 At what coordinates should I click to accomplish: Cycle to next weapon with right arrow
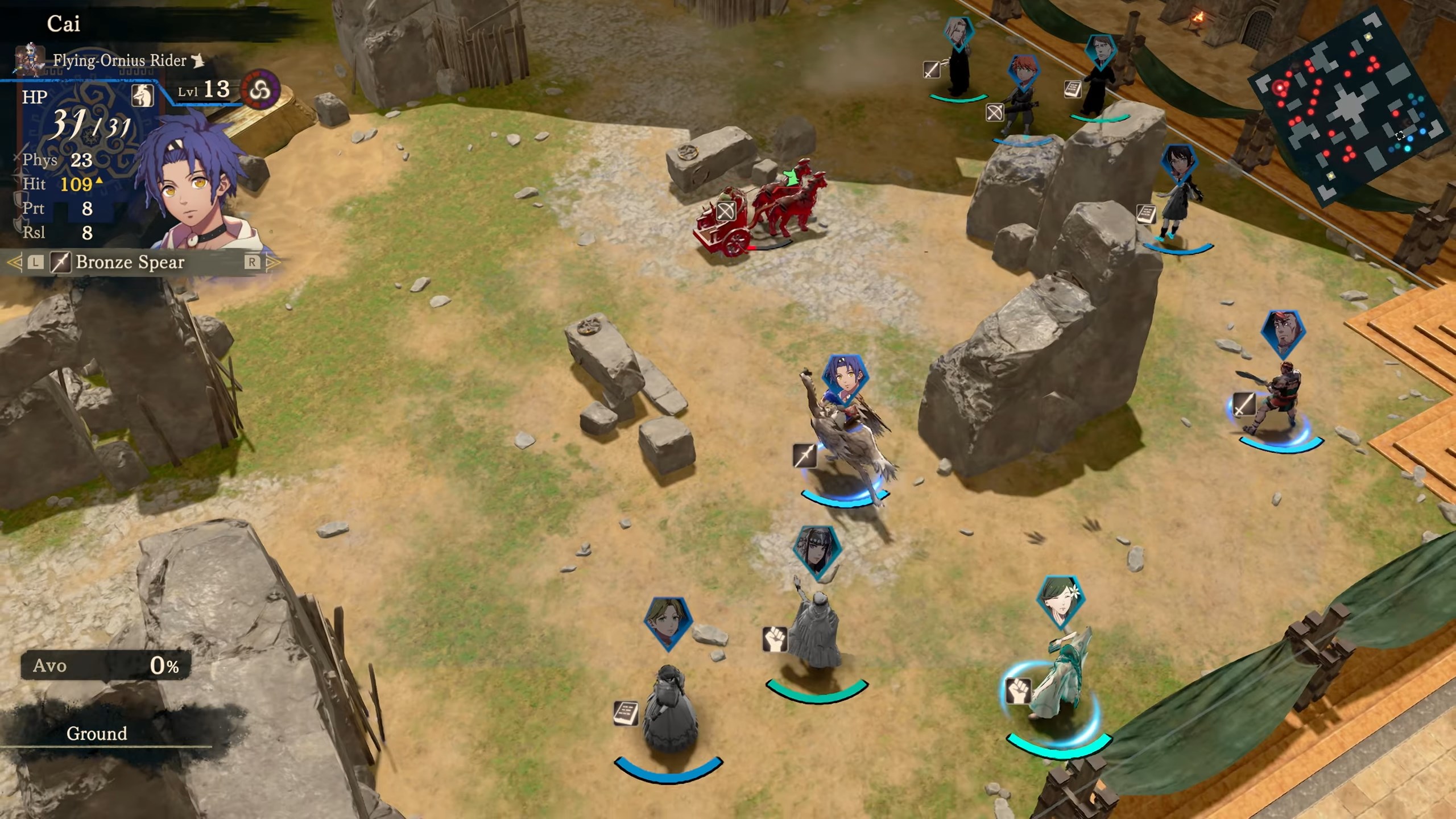pyautogui.click(x=273, y=262)
